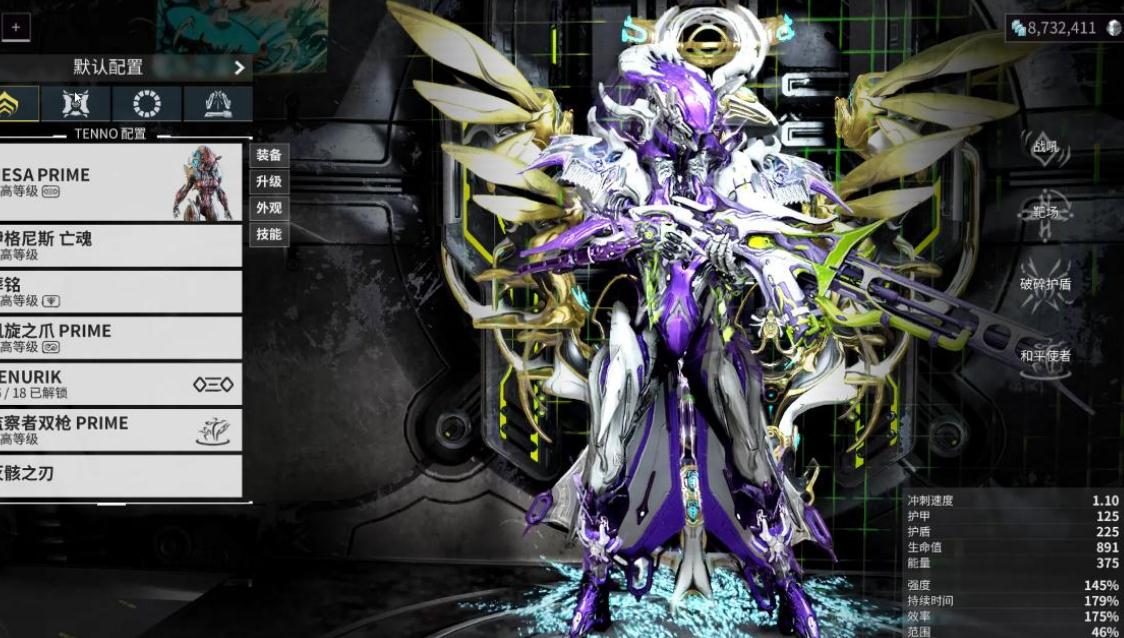
Task: Select the 靶场 ability icon
Action: tap(1044, 214)
